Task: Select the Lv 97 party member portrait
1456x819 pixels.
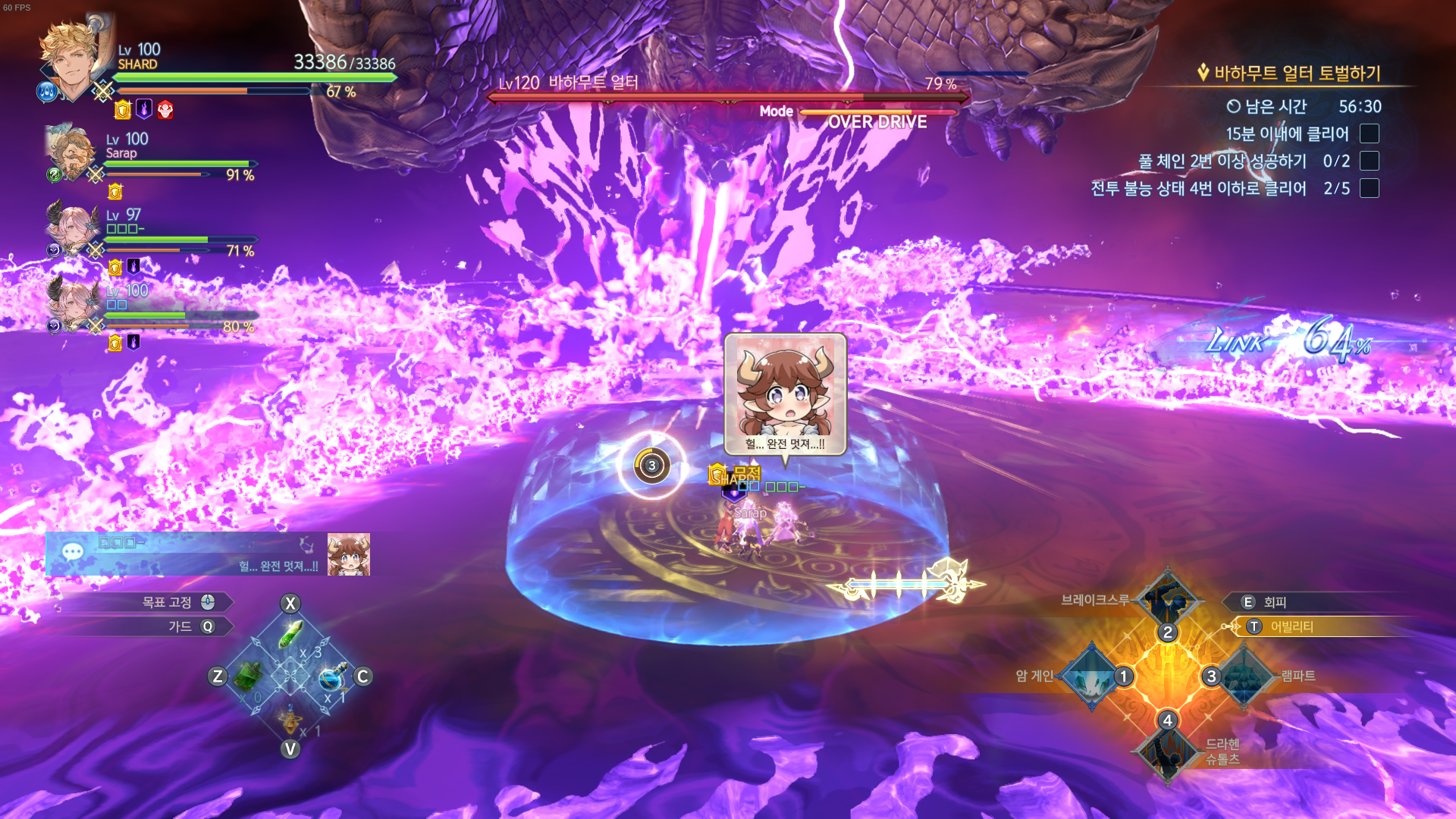Action: (72, 229)
